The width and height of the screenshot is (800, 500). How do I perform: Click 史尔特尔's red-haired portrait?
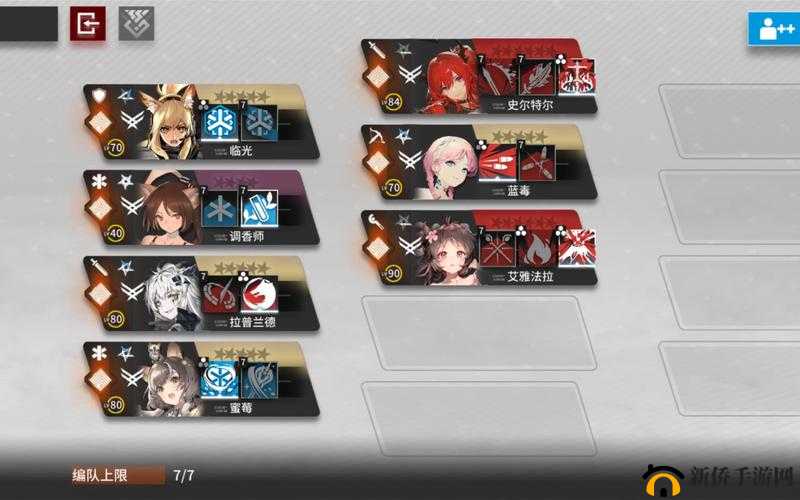click(449, 75)
